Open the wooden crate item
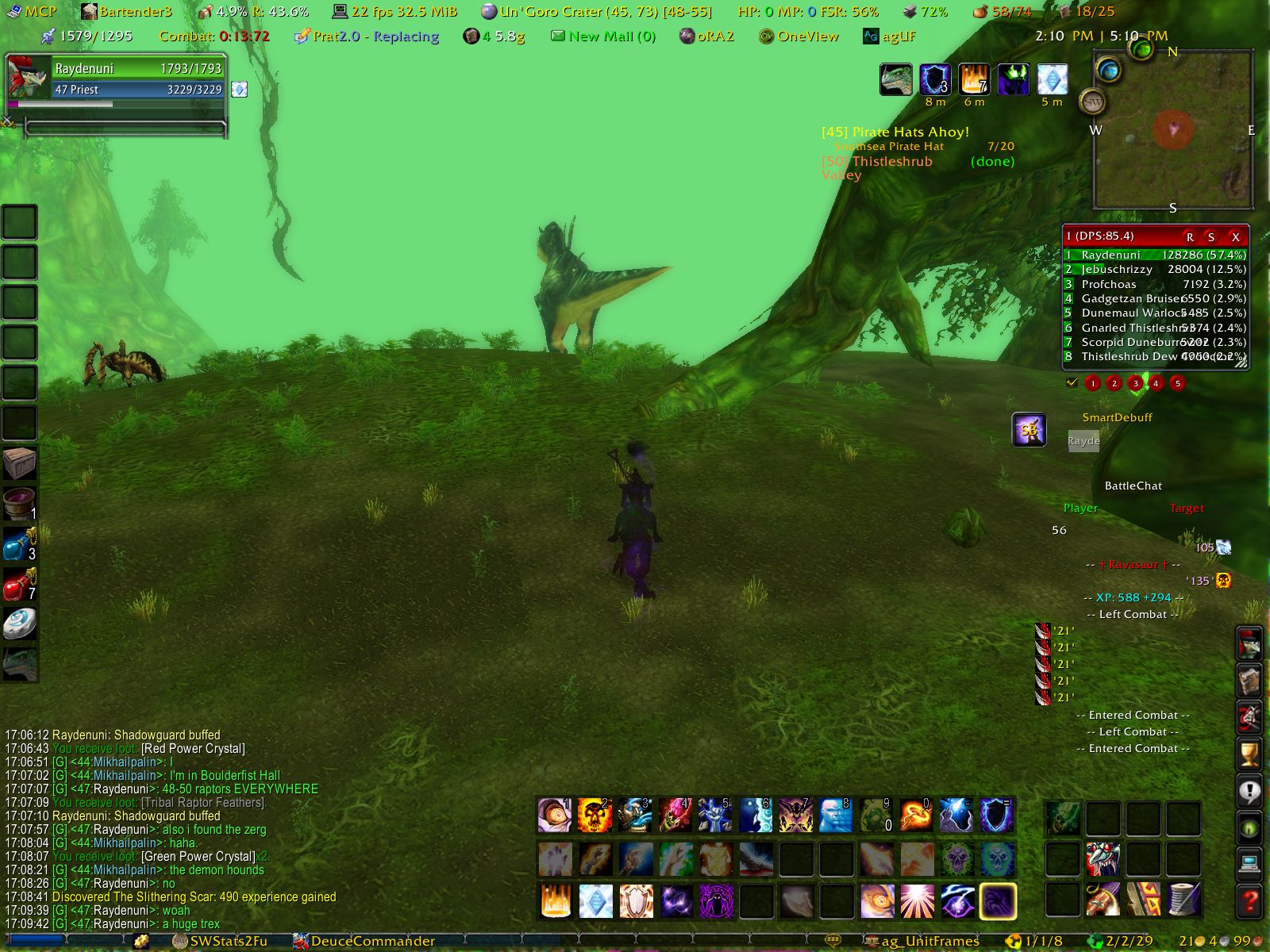The height and width of the screenshot is (952, 1270). point(19,463)
